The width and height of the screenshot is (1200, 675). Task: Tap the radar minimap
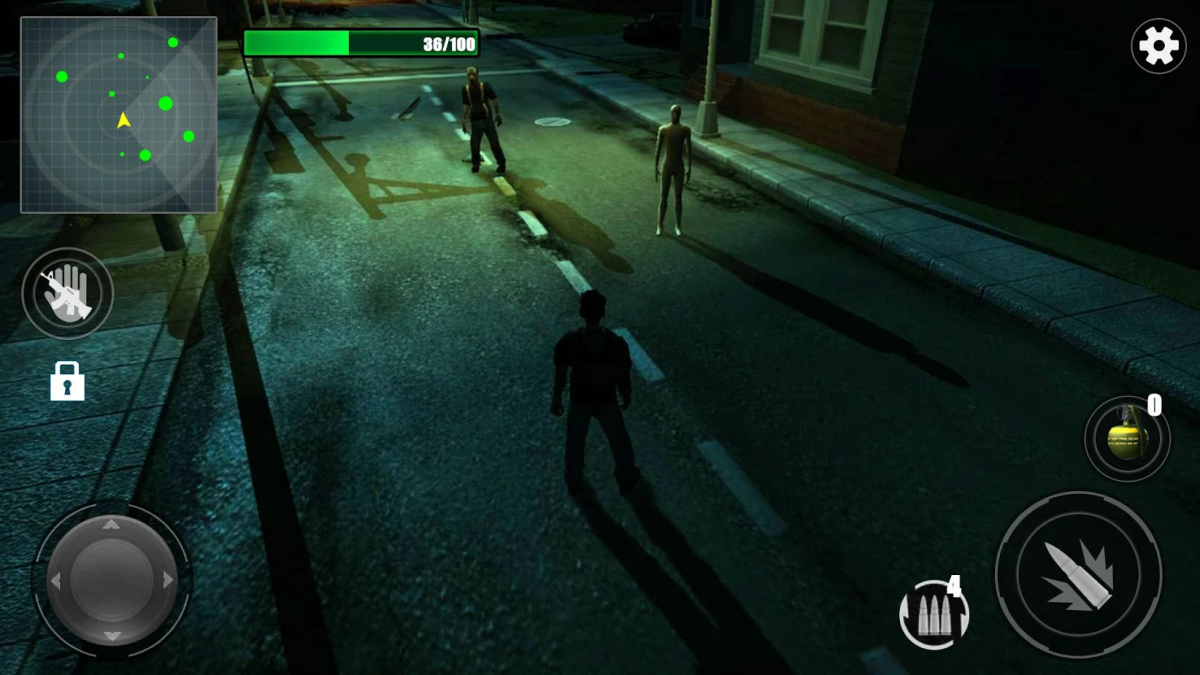[119, 115]
